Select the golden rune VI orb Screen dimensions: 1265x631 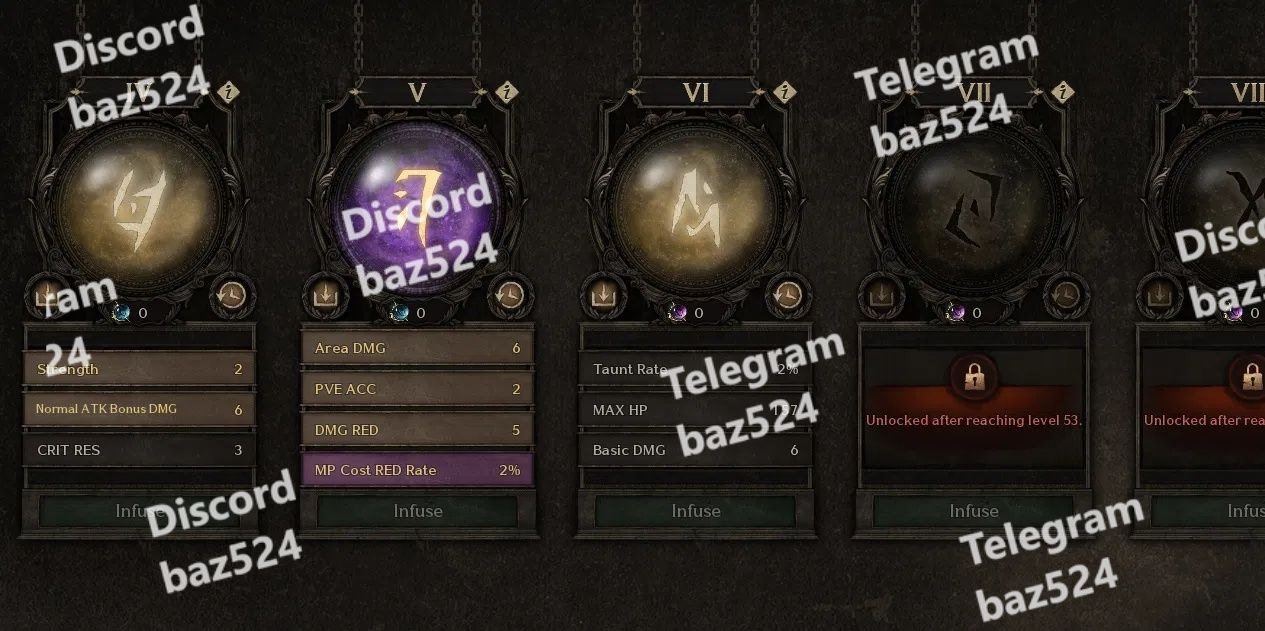pos(695,205)
